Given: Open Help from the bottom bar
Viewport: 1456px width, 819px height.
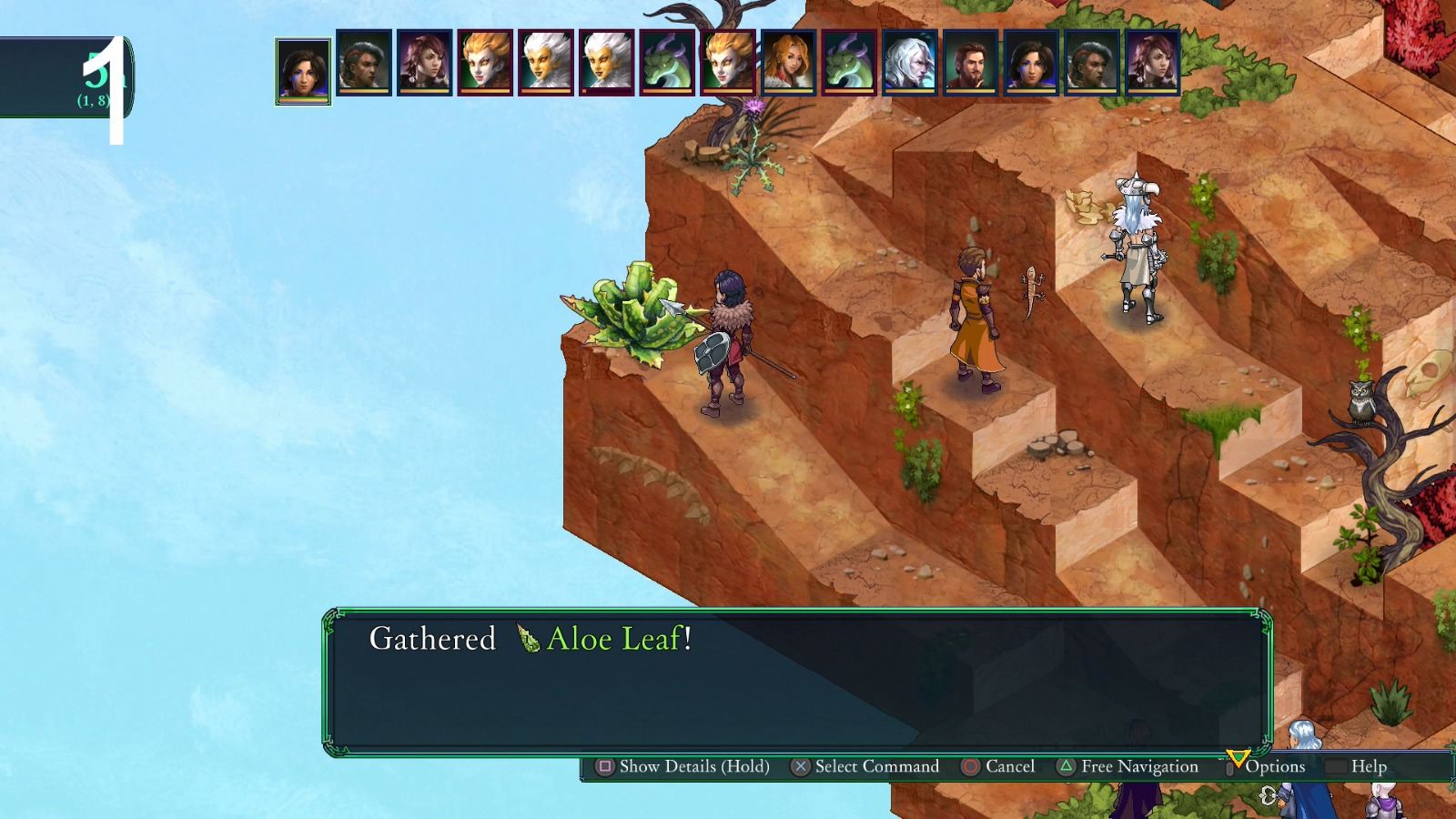Looking at the screenshot, I should coord(1370,767).
